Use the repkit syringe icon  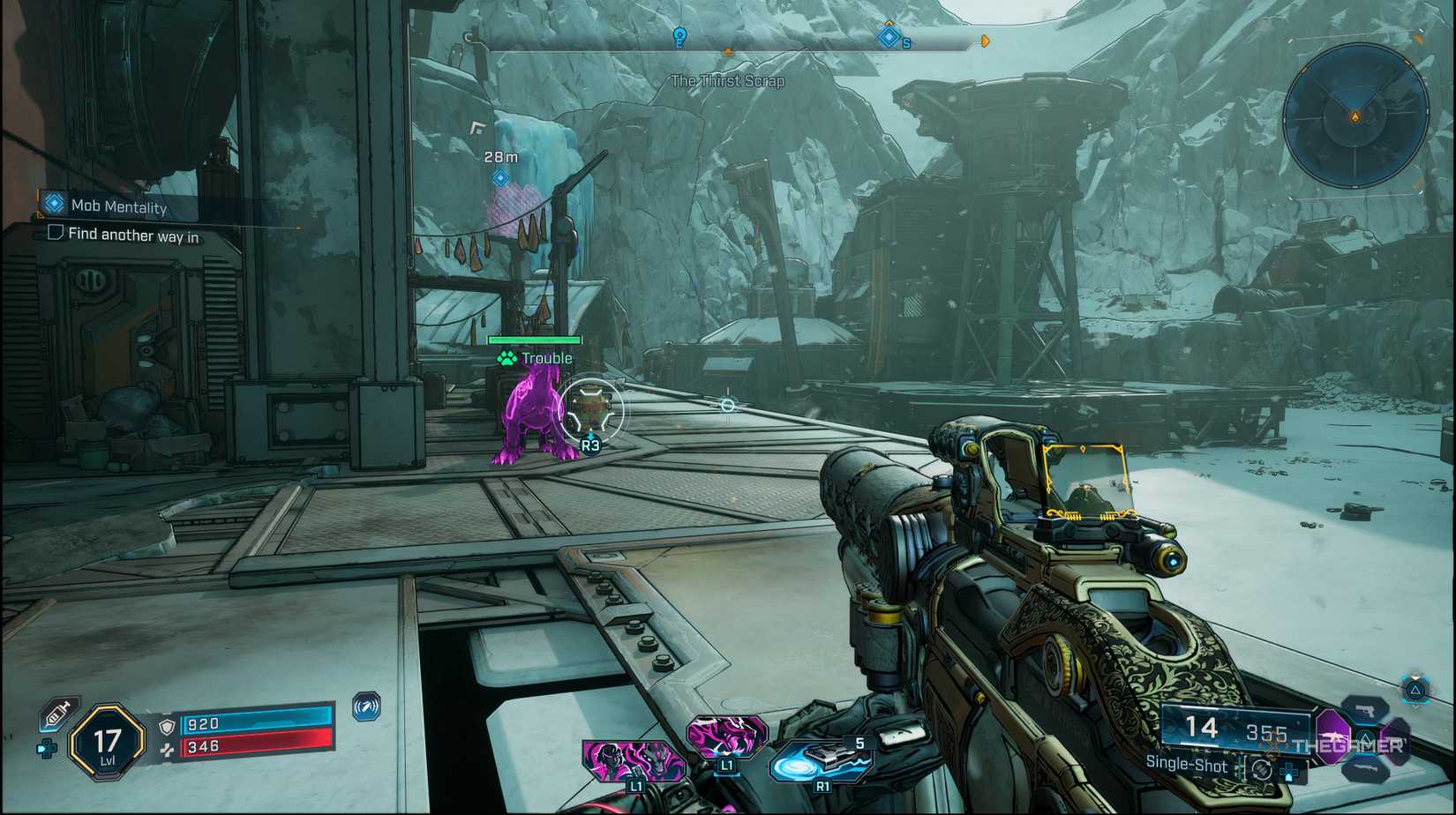[x=56, y=714]
